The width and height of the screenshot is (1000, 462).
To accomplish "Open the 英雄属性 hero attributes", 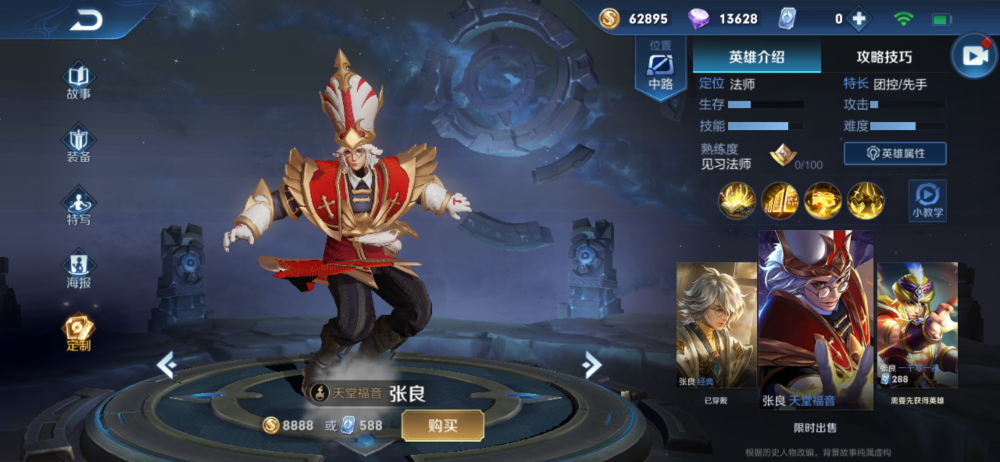I will click(x=895, y=153).
